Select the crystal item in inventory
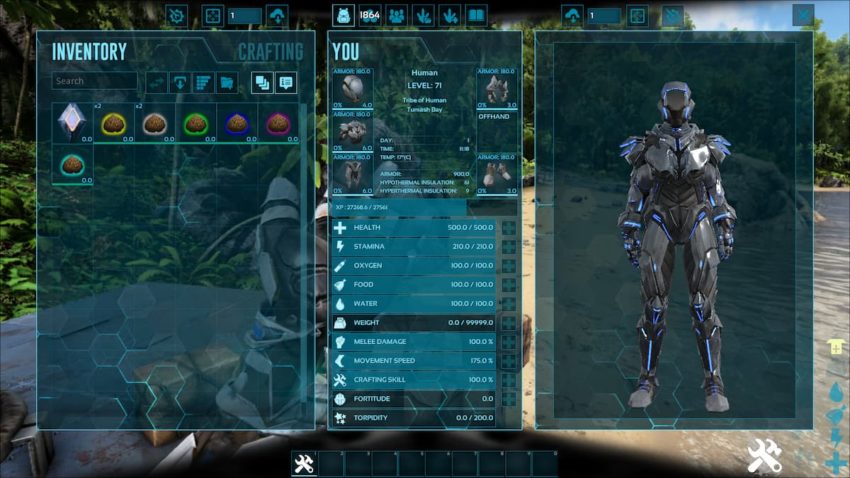The image size is (850, 478). coord(70,122)
